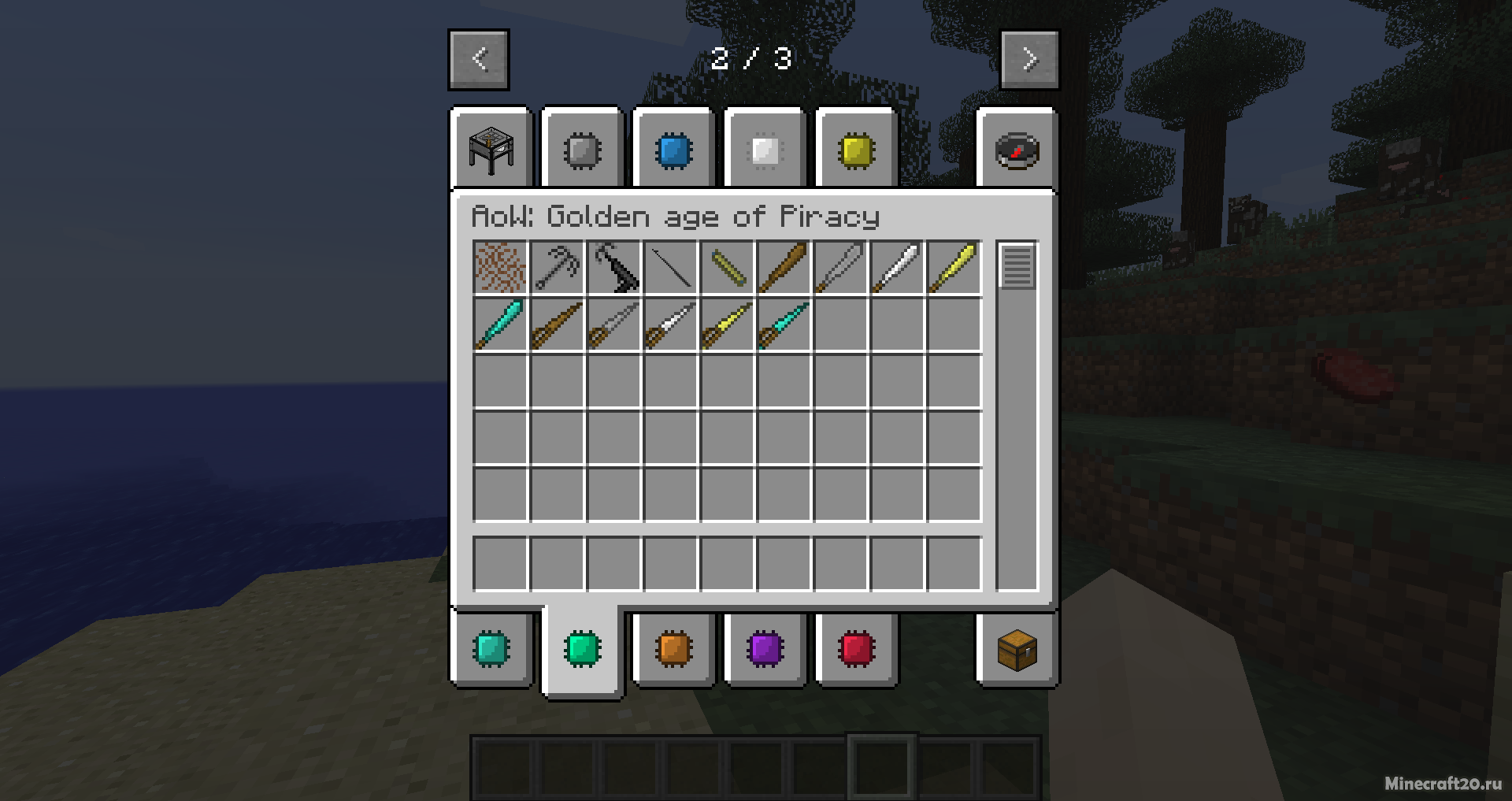1512x801 pixels.
Task: Select the brown rope net item
Action: 500,268
